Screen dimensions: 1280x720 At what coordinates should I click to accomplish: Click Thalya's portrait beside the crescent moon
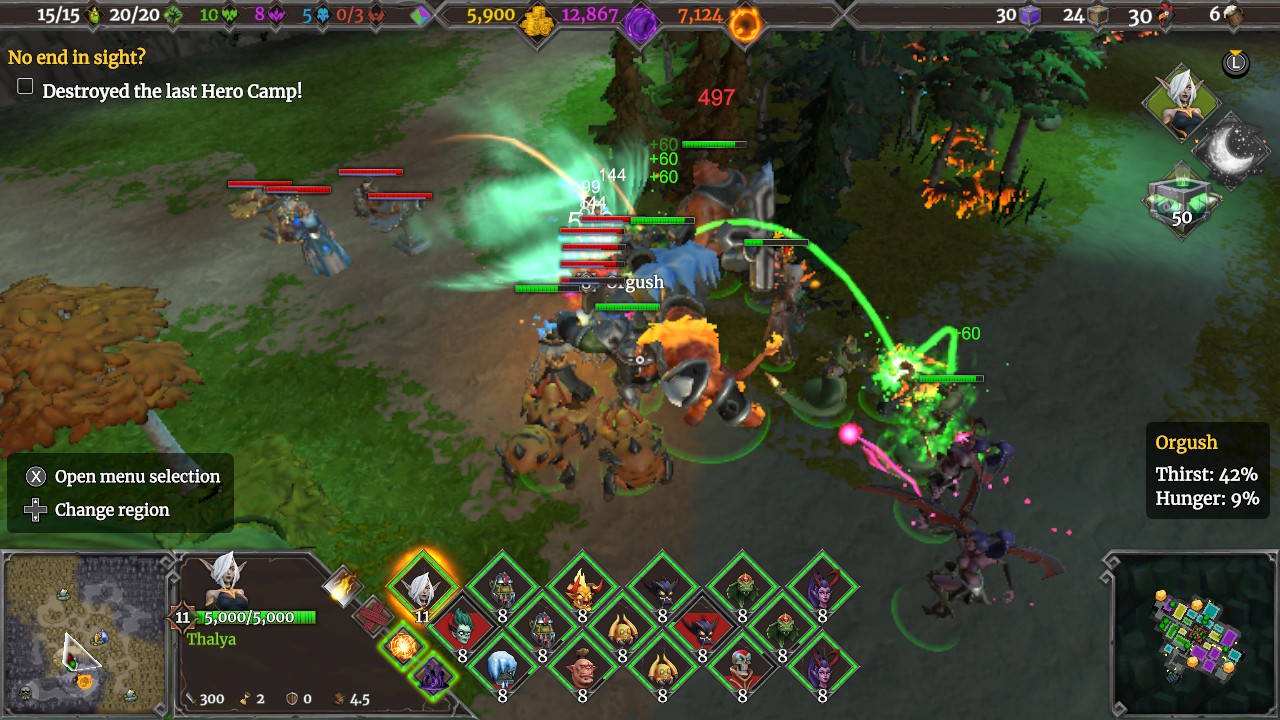click(1181, 103)
